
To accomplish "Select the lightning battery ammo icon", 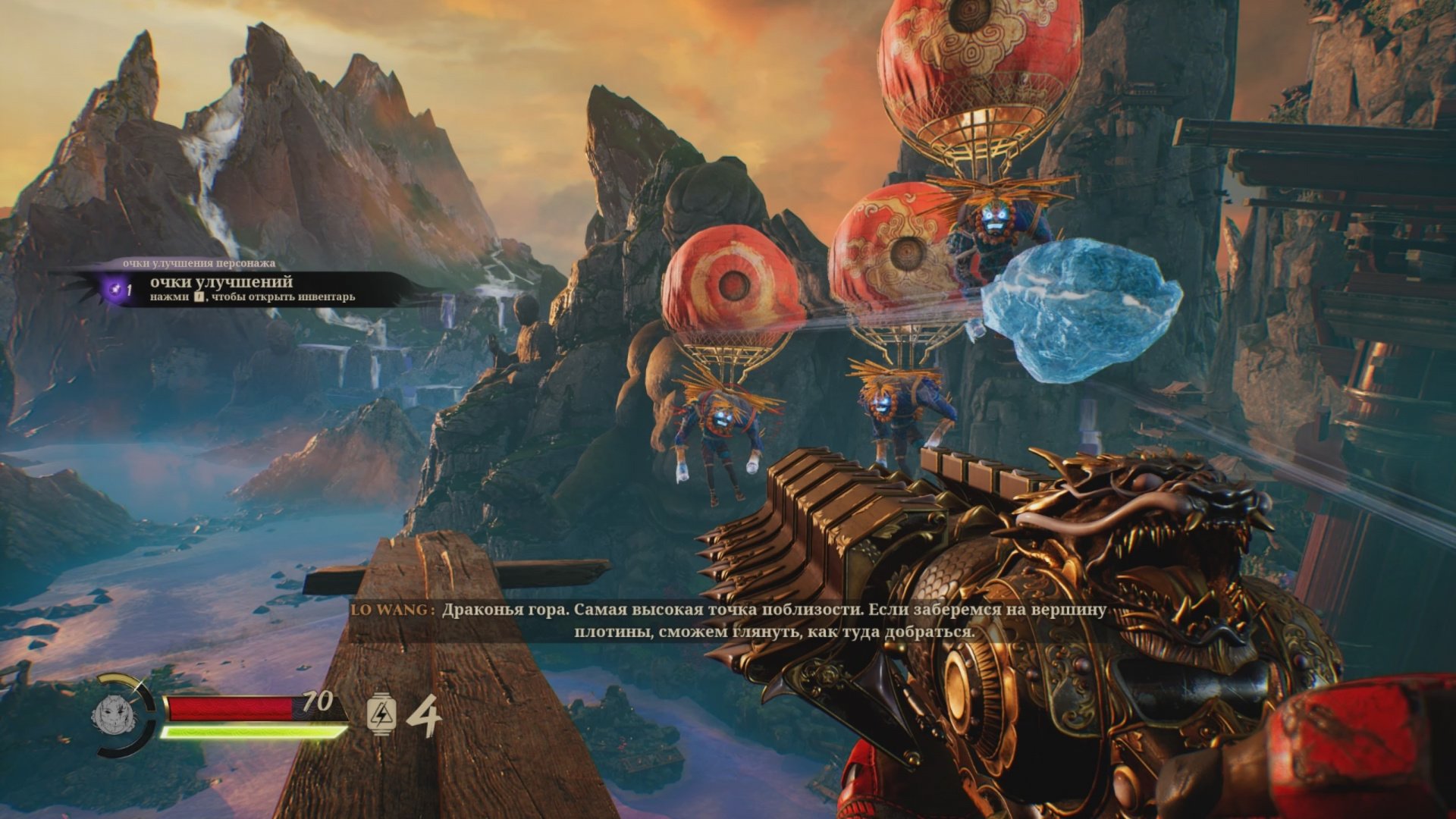I will click(x=381, y=714).
